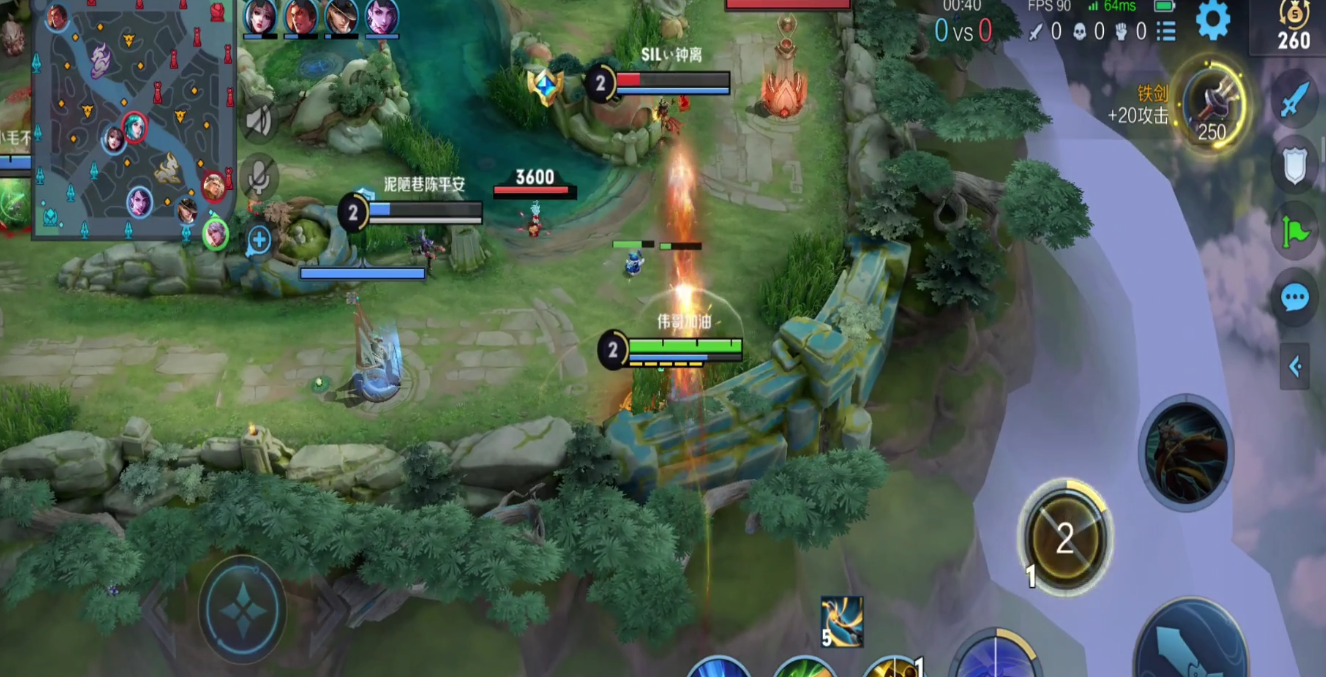This screenshot has height=677, width=1326.
Task: Open the shop via the gold counter
Action: coord(1293,27)
